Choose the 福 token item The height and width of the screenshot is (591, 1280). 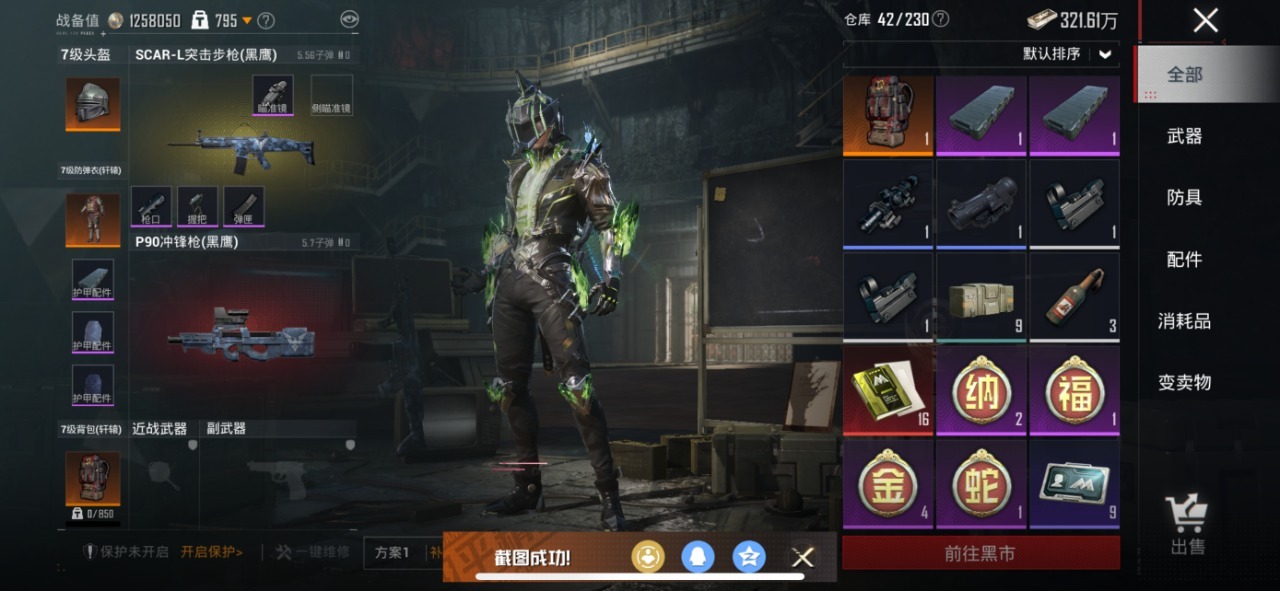click(1074, 390)
